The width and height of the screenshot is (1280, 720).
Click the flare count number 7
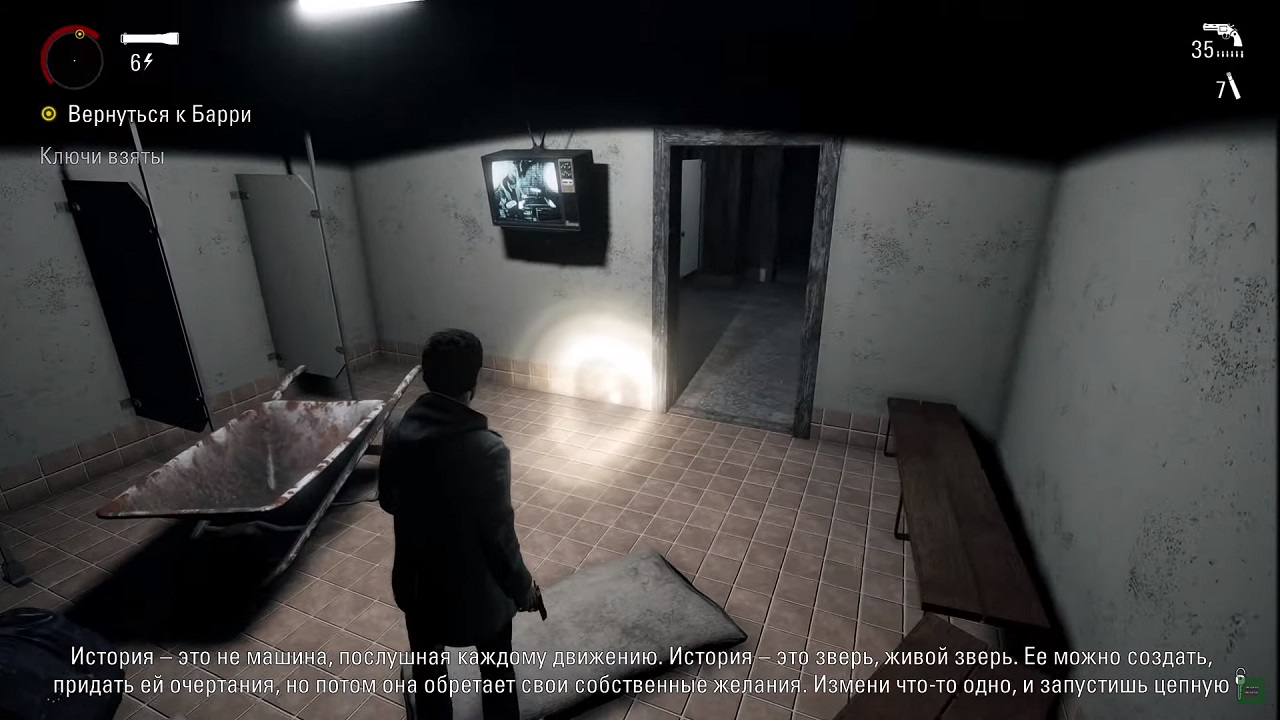point(1219,89)
